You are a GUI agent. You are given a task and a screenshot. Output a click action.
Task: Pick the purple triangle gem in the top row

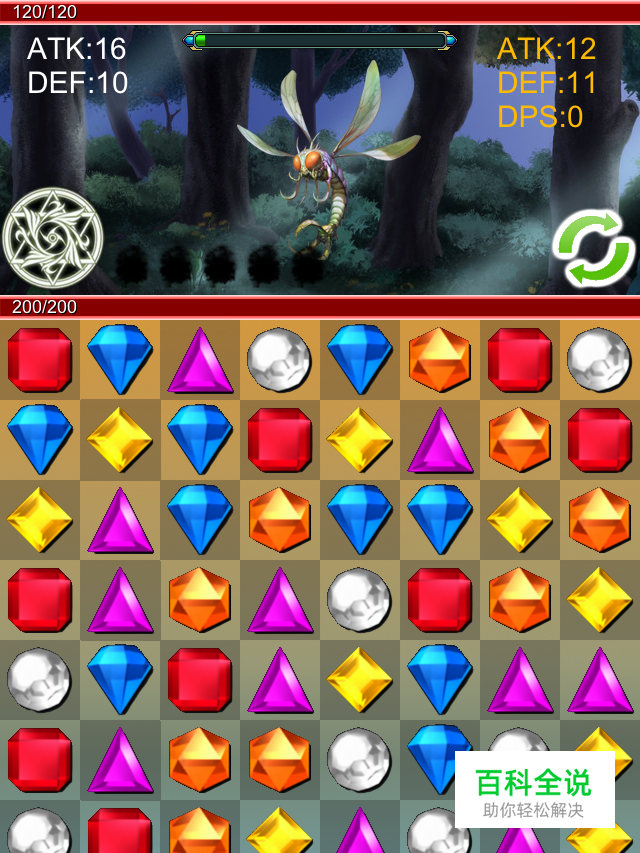click(200, 360)
